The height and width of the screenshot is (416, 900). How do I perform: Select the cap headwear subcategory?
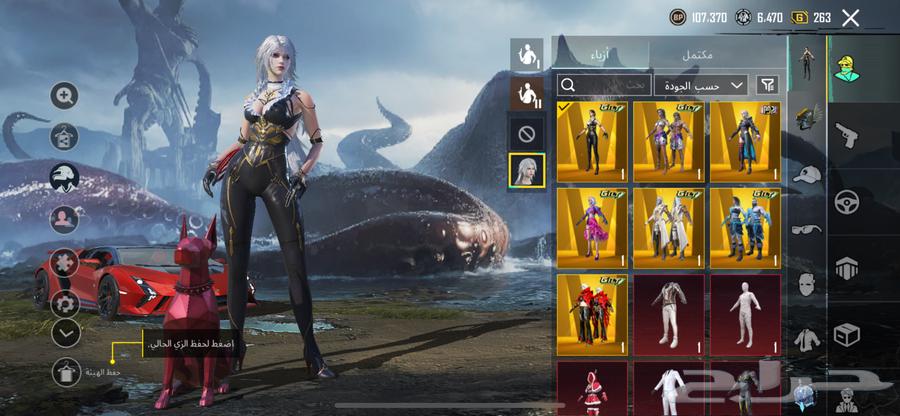click(808, 174)
